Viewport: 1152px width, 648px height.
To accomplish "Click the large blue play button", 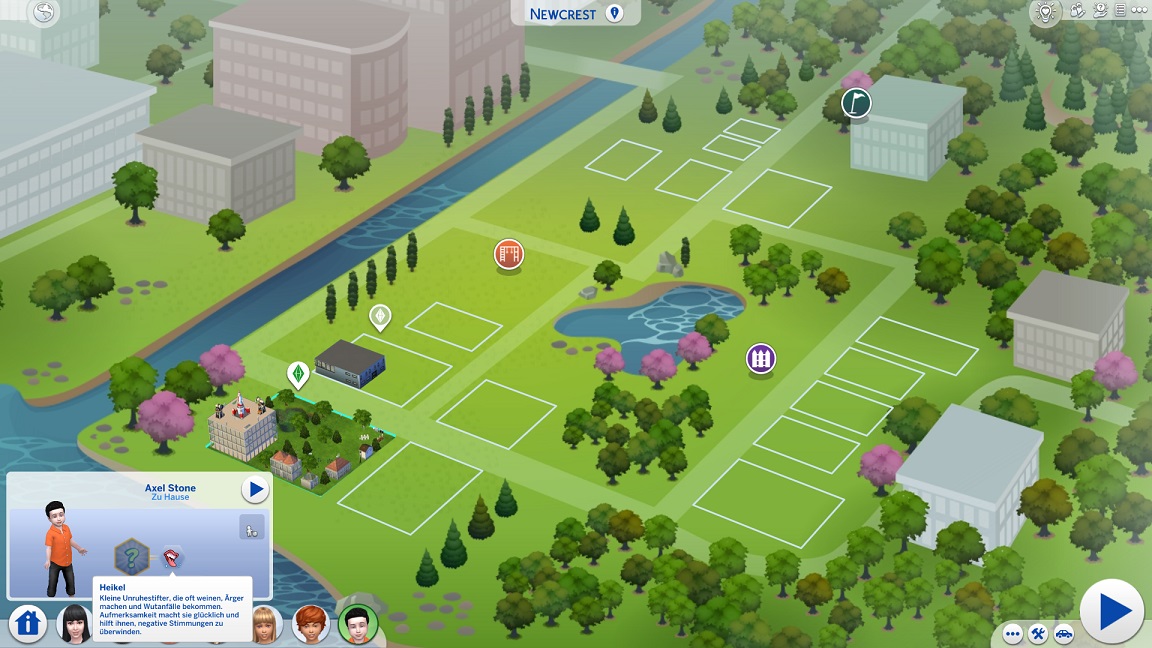I will point(1112,611).
